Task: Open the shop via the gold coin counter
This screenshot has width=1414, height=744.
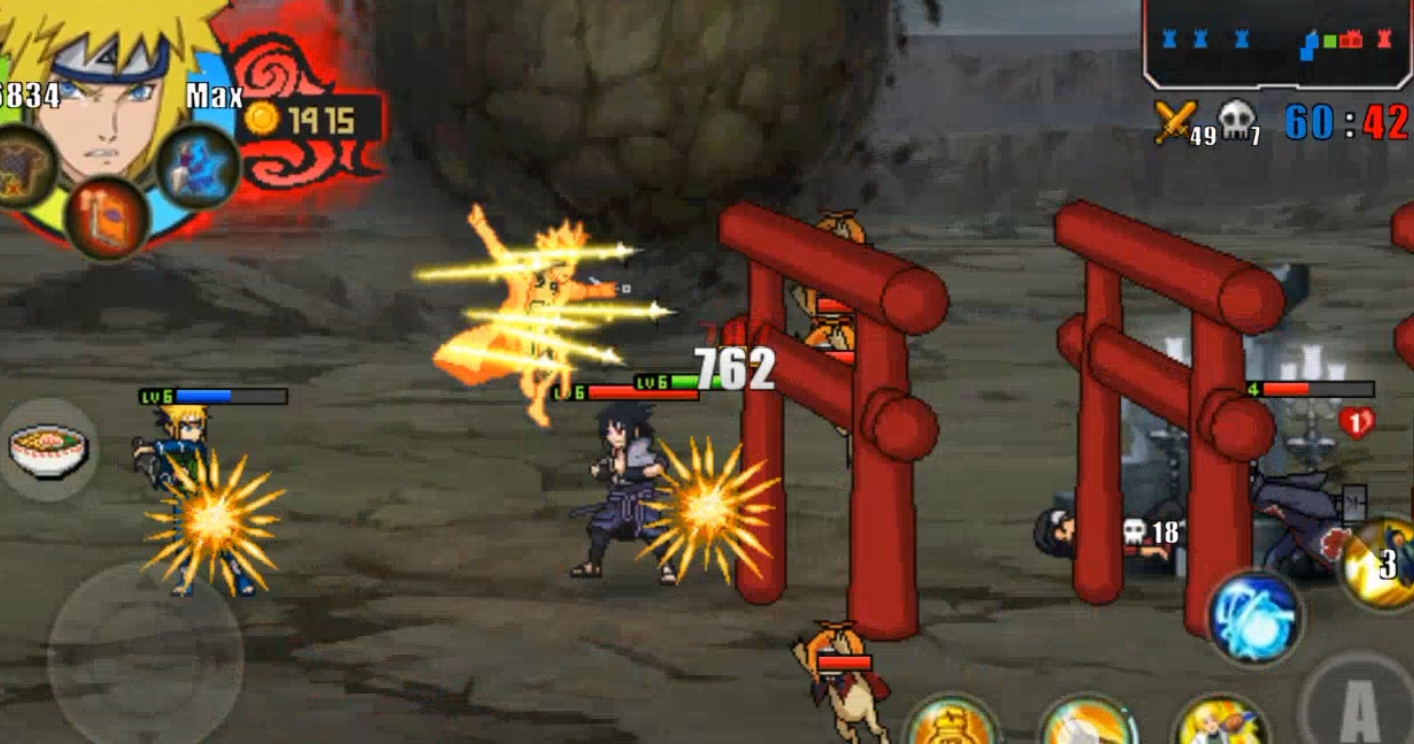Action: (x=310, y=121)
